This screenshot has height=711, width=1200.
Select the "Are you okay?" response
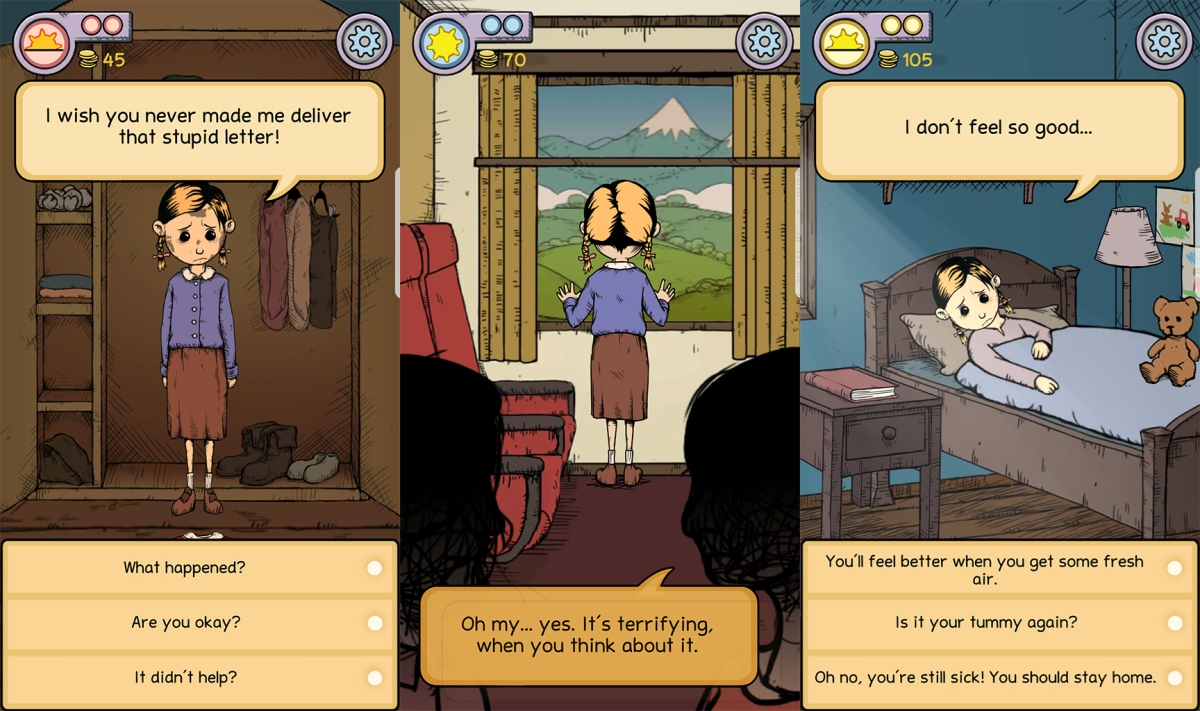(x=200, y=623)
